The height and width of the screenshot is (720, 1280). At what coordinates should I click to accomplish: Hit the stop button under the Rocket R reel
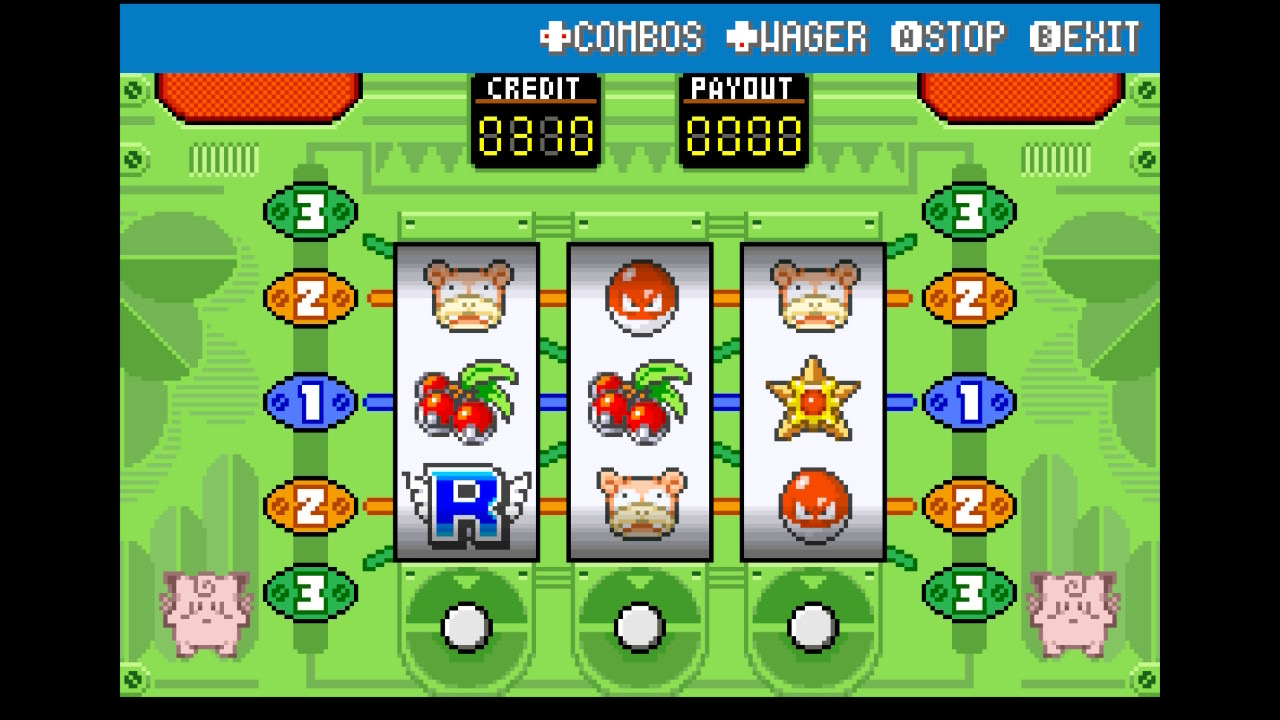466,627
